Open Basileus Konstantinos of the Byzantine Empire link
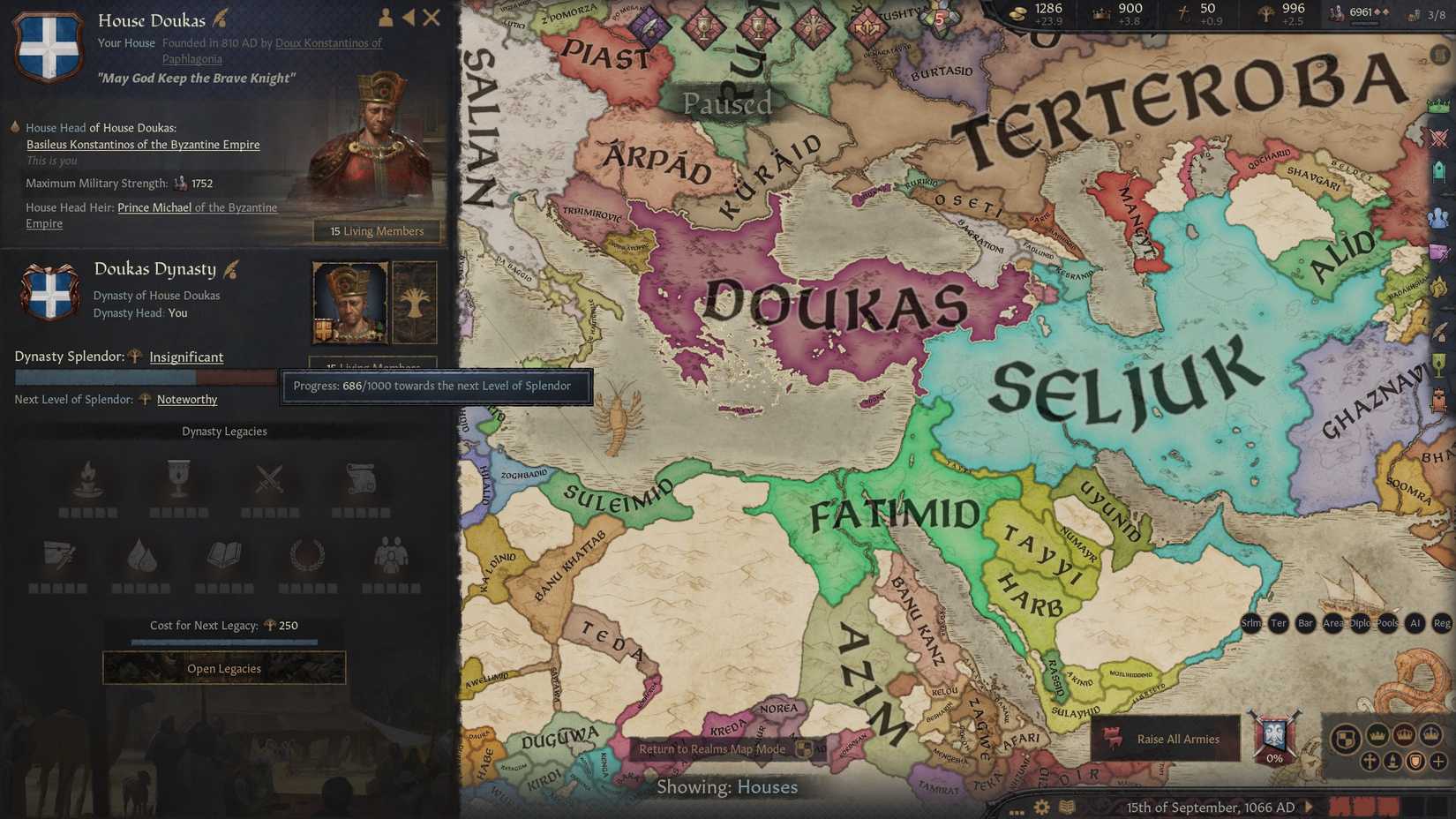 143,144
